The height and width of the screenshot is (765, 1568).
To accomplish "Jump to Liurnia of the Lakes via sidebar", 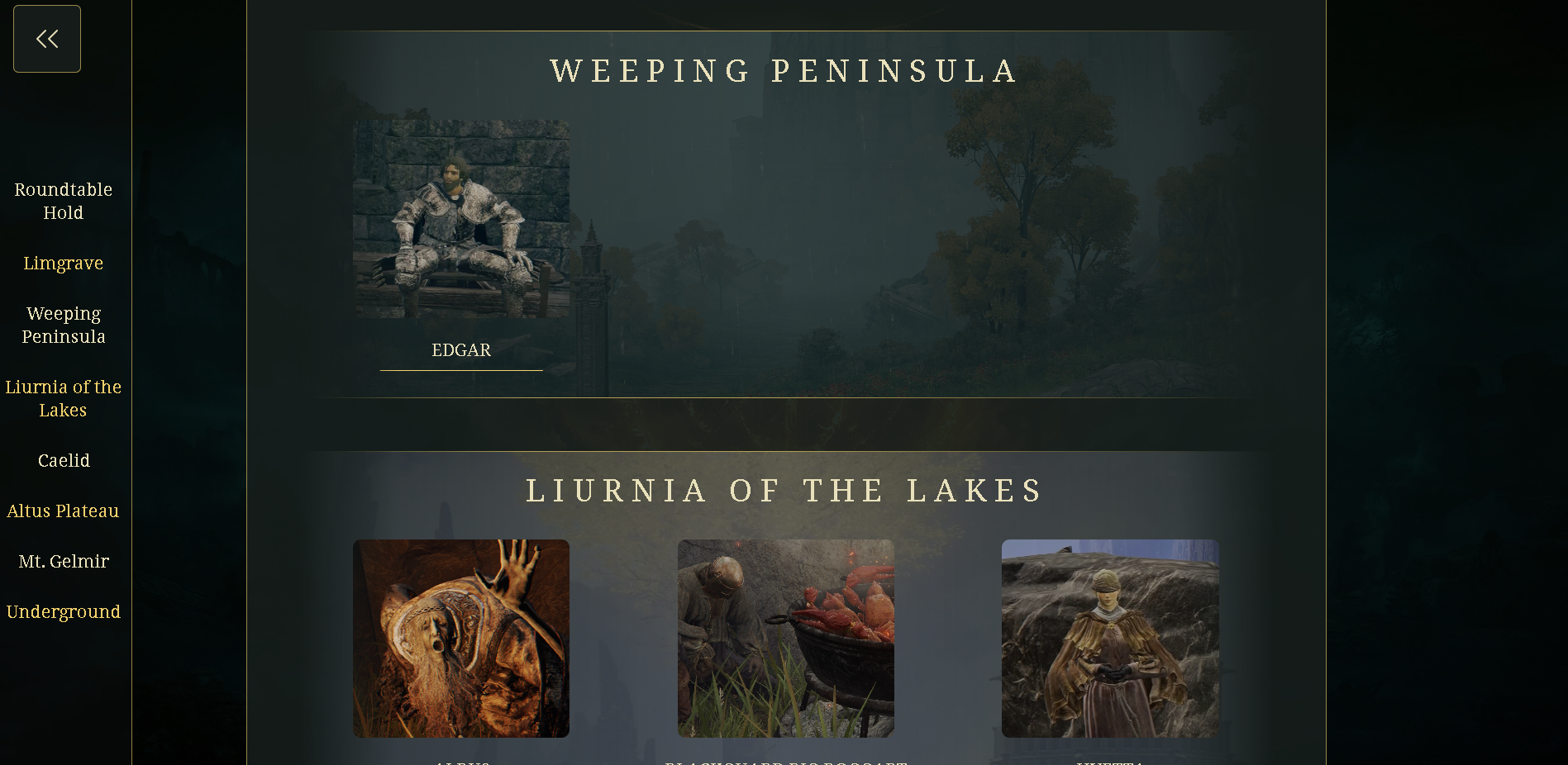I will 64,398.
